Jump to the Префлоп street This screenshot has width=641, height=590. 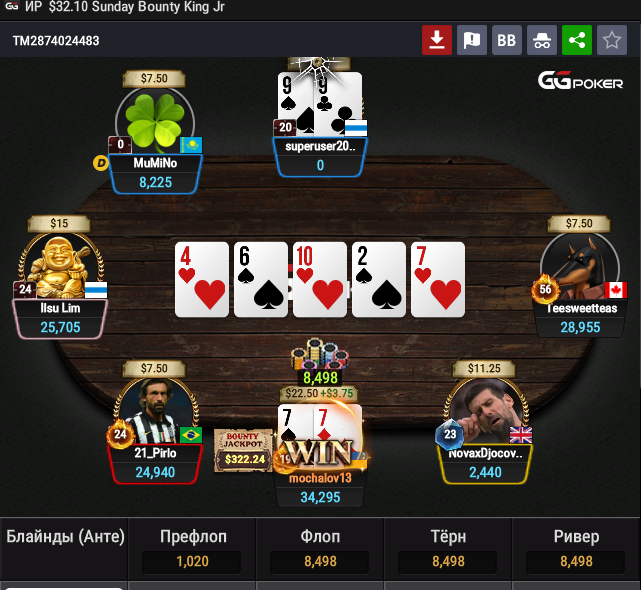[193, 550]
